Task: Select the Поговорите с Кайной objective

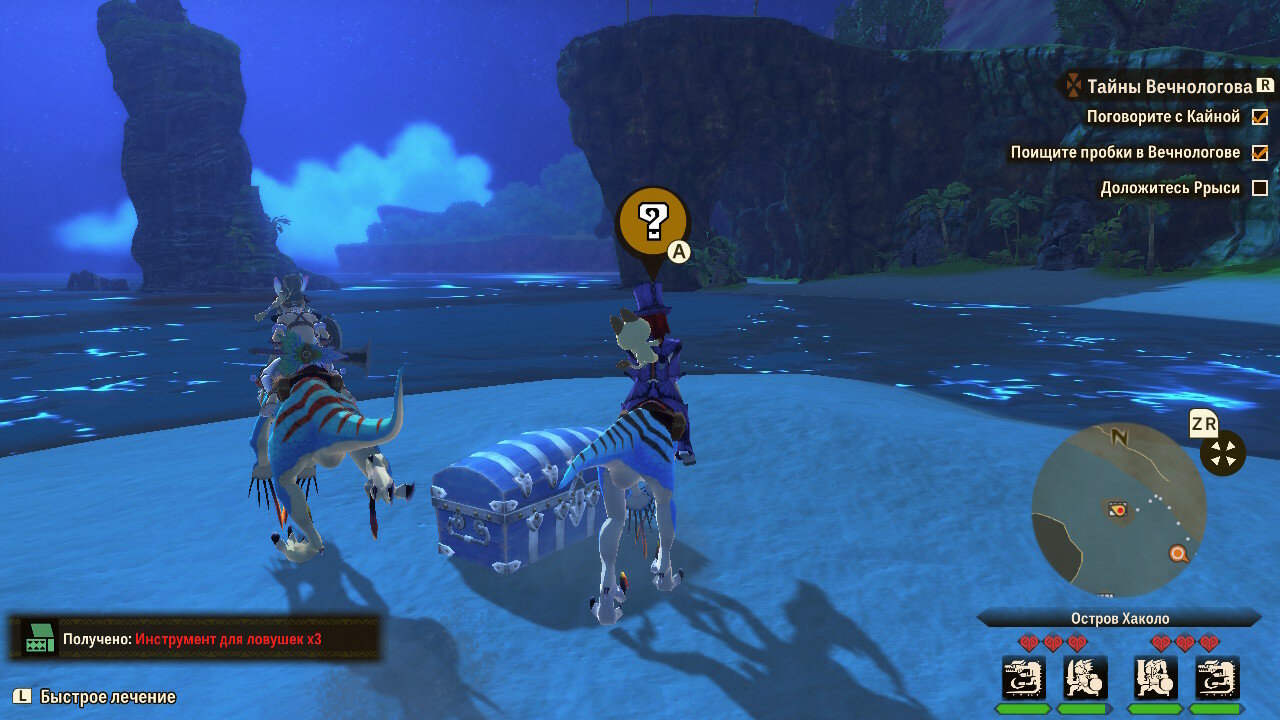Action: click(1163, 117)
